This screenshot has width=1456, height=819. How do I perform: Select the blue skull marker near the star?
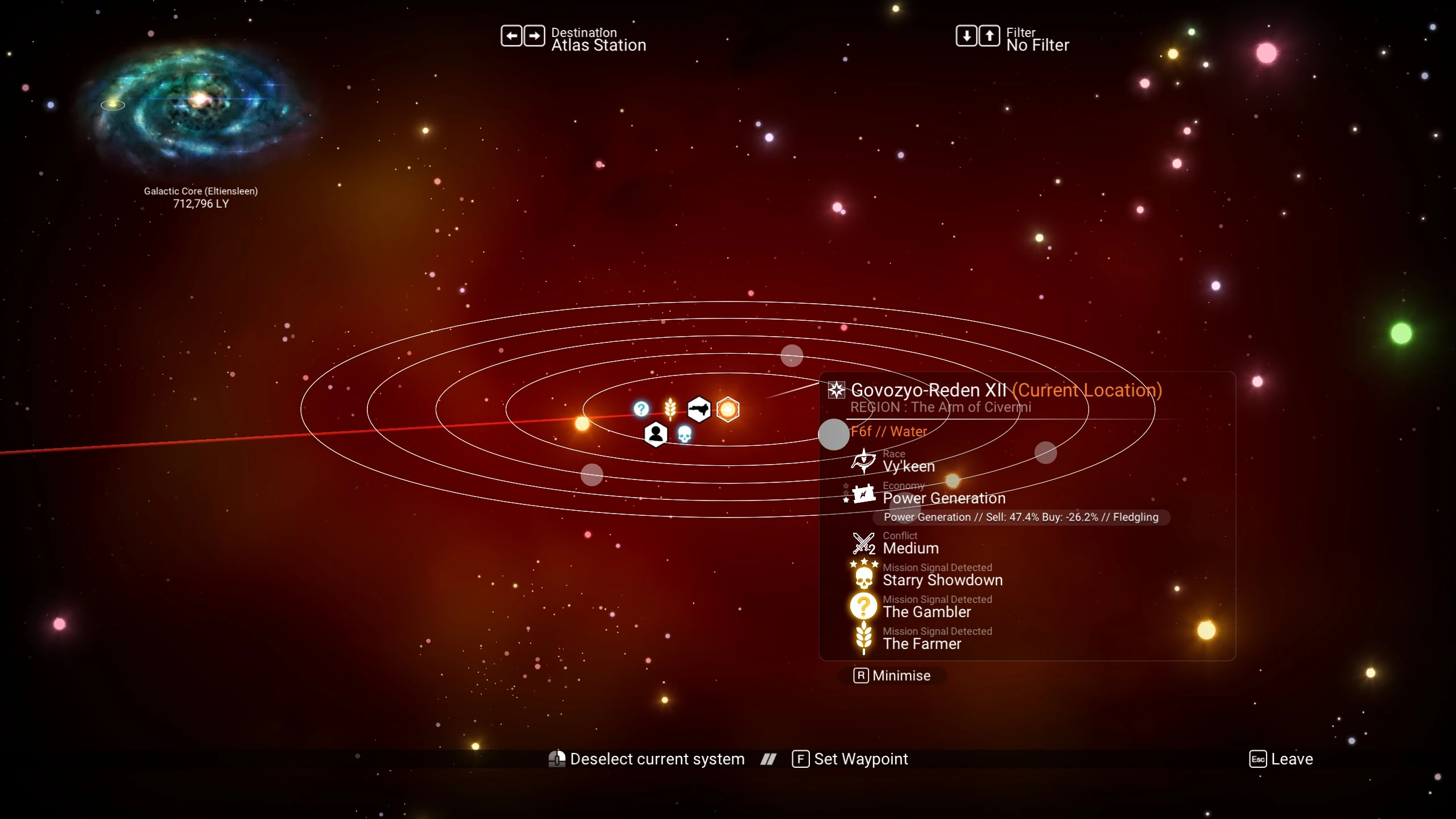(x=684, y=435)
